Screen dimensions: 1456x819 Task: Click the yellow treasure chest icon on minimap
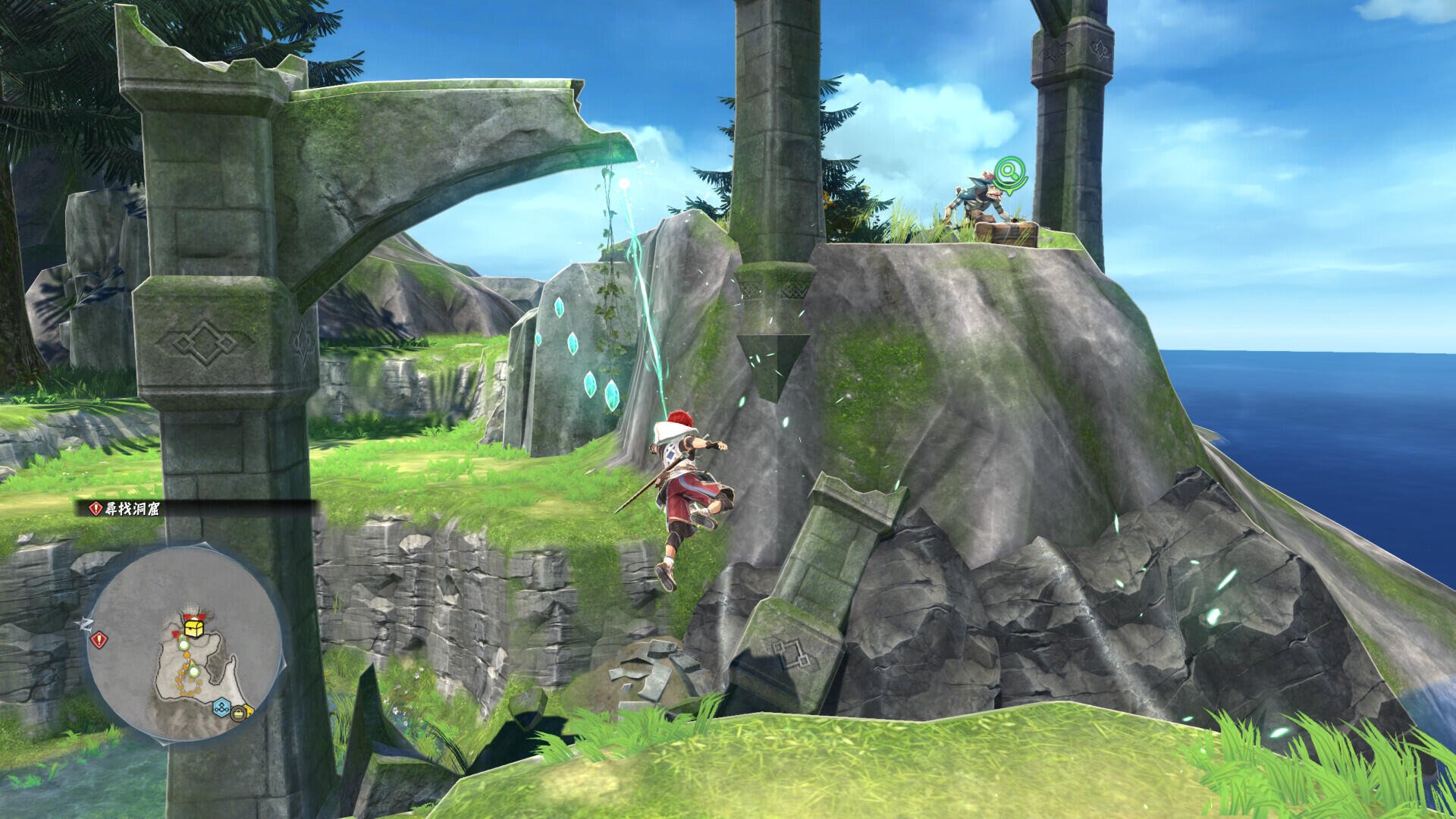(x=193, y=627)
